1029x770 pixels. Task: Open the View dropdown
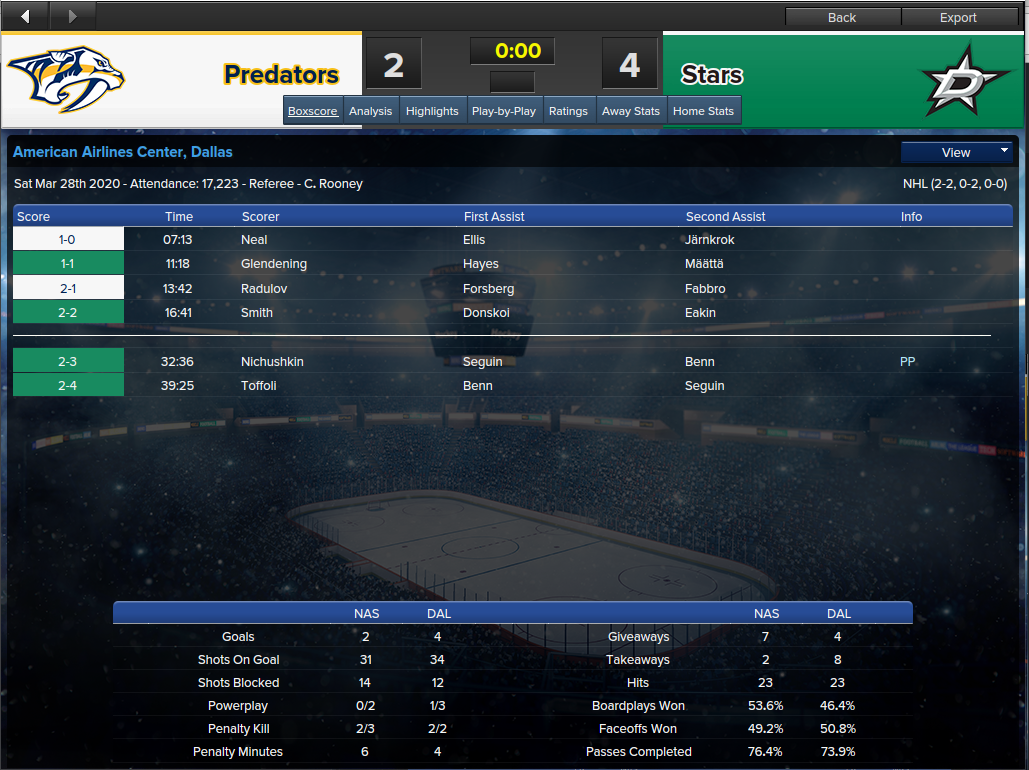(957, 153)
